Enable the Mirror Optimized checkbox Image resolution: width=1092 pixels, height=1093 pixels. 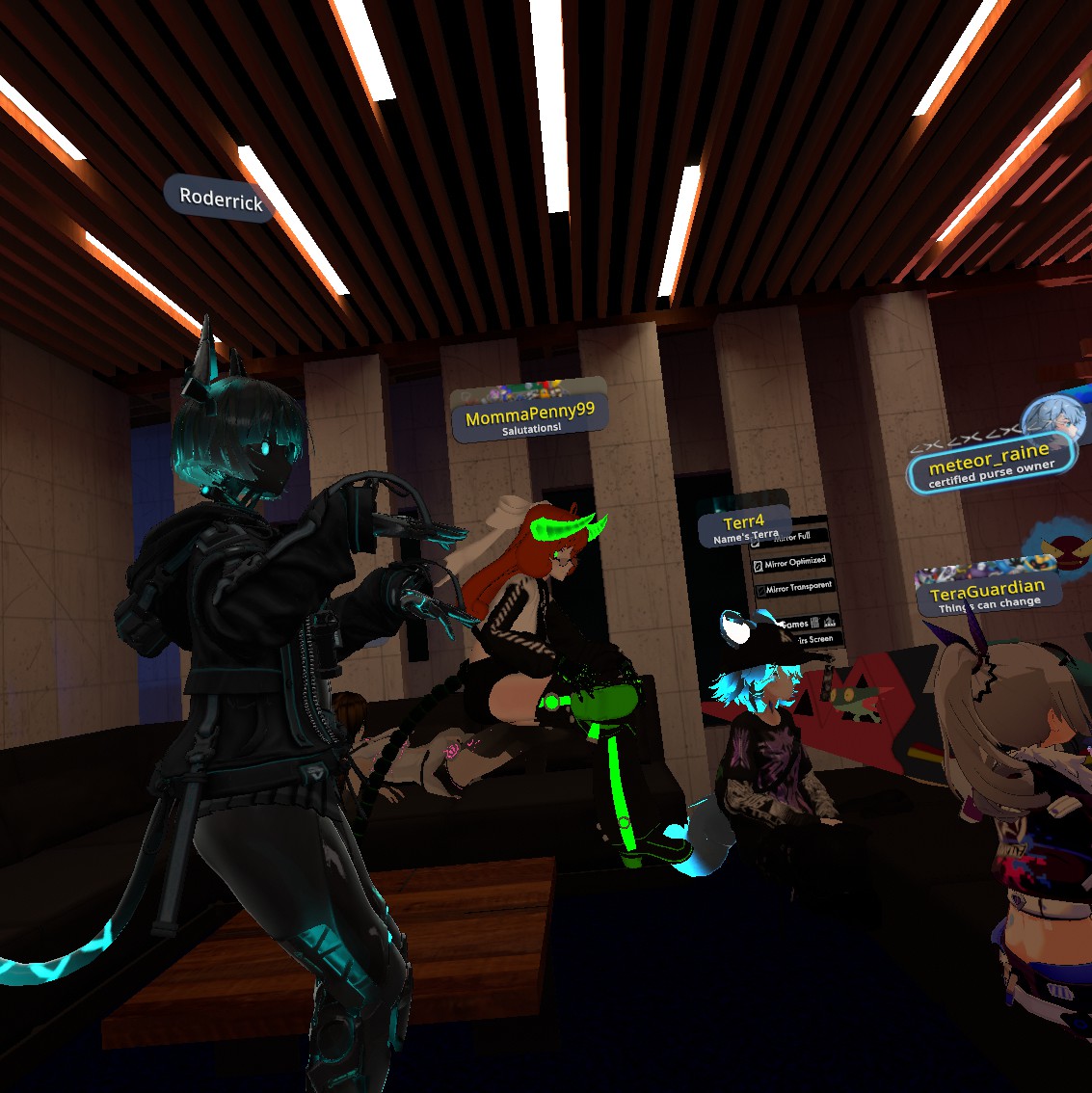pos(759,565)
